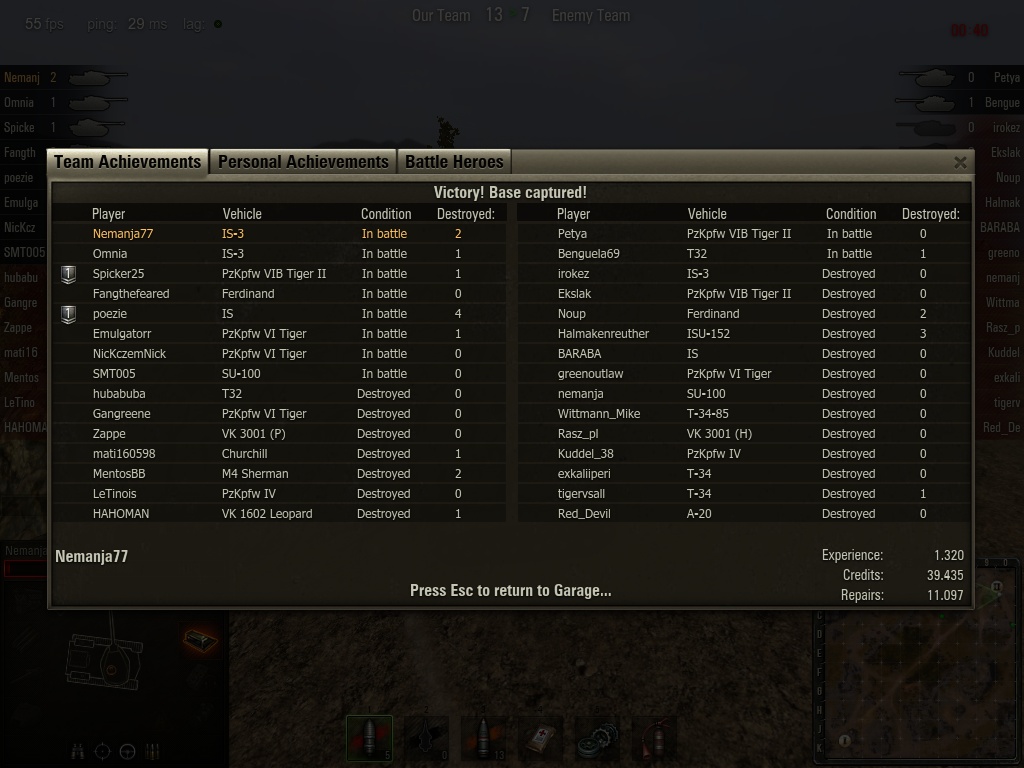Choose enemy player Halmakenreuther's row
The height and width of the screenshot is (768, 1024).
point(603,334)
